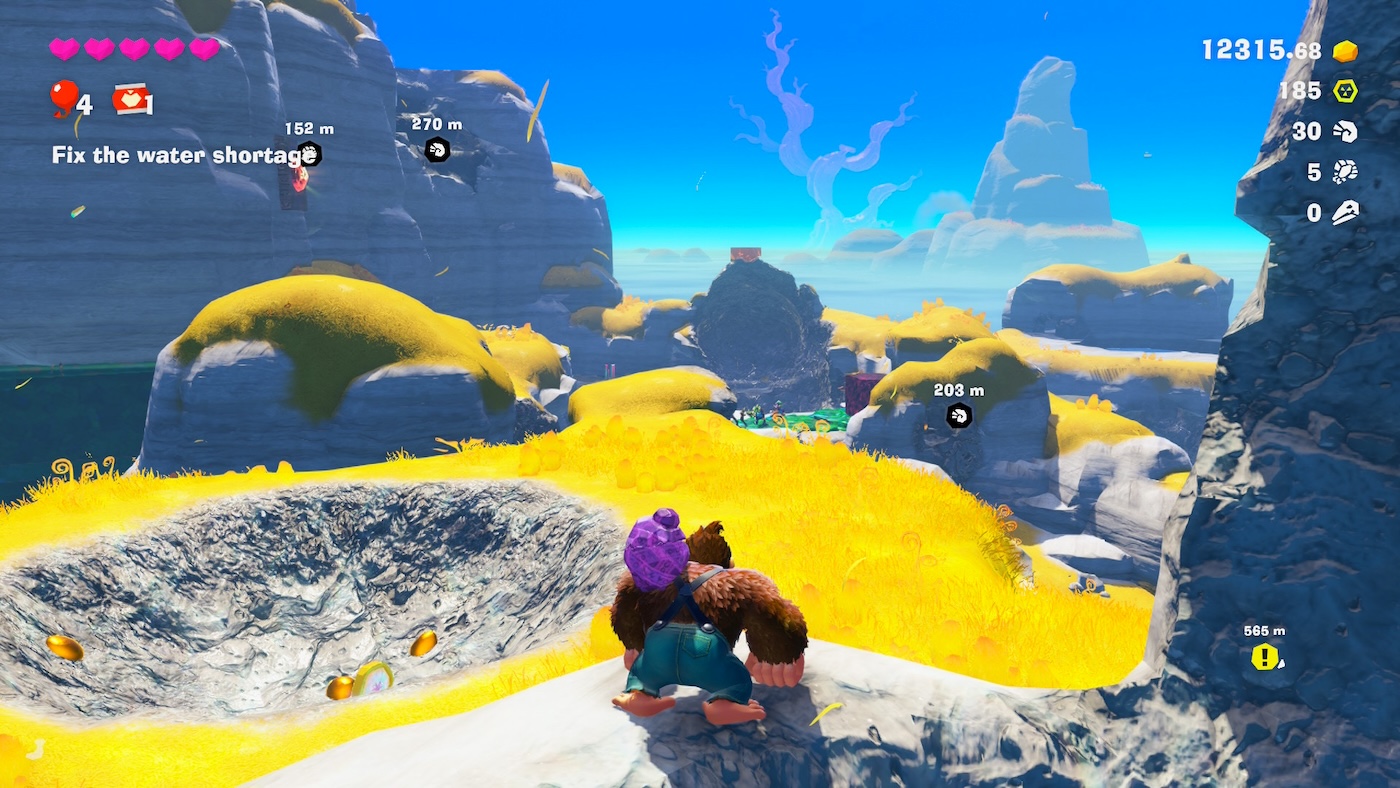
Task: Click the red balloon item icon
Action: 64,97
